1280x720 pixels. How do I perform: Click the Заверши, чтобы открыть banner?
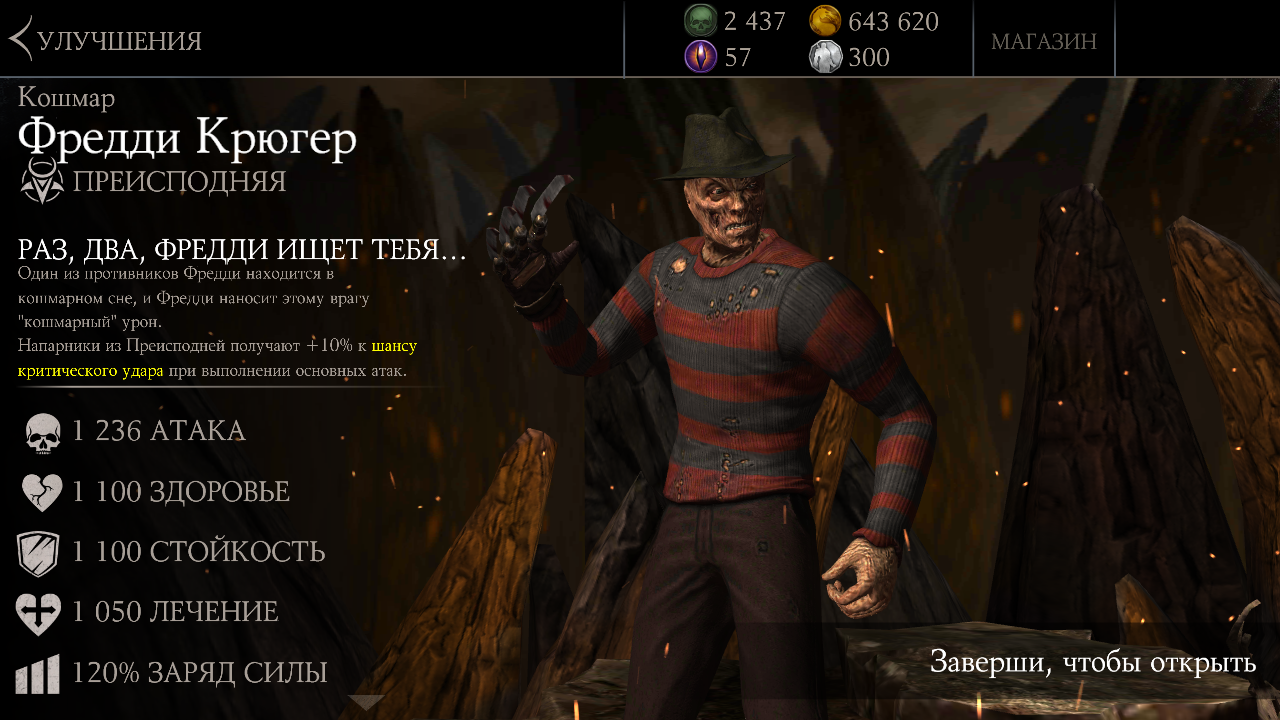pyautogui.click(x=1092, y=662)
